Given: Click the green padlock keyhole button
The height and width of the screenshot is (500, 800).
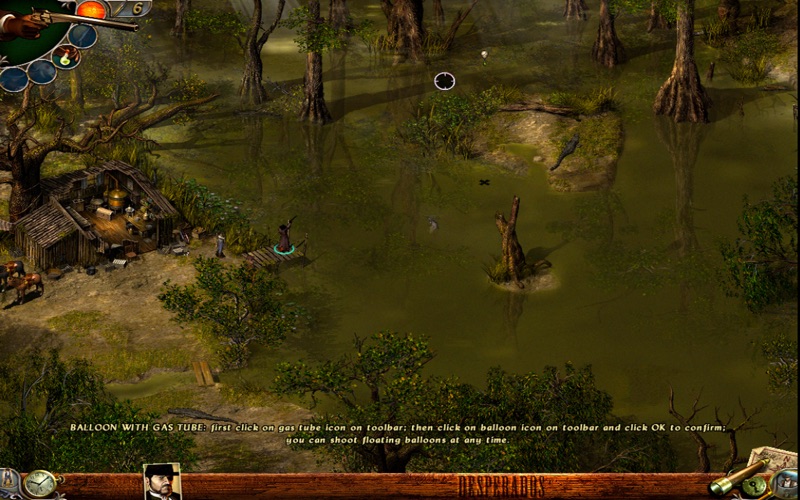Looking at the screenshot, I should tap(757, 487).
